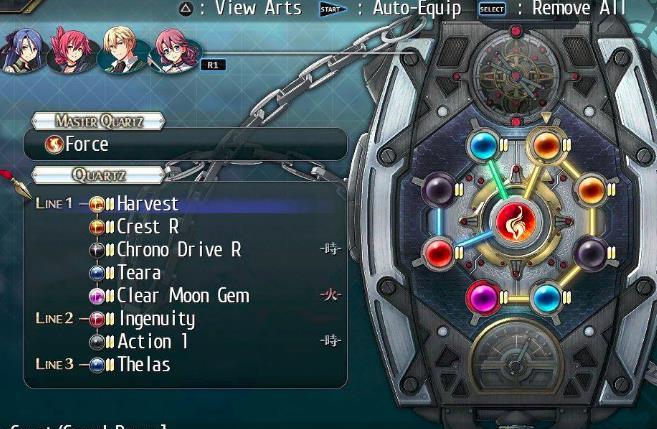657x429 pixels.
Task: Click the central flame master quartz slot
Action: [x=516, y=225]
